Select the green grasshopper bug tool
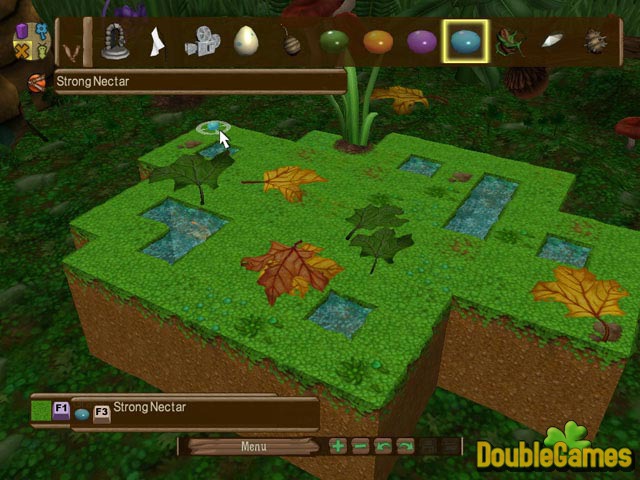 509,43
